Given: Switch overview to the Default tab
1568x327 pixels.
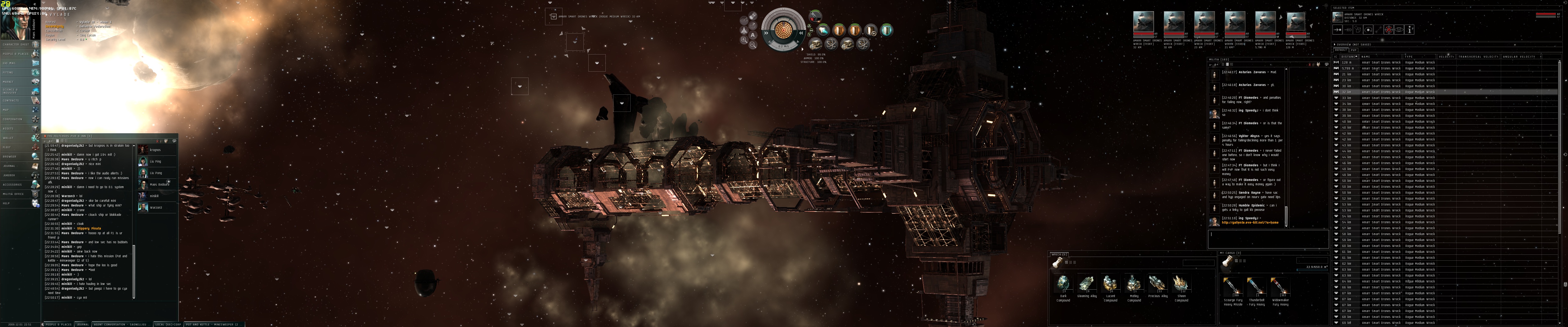Looking at the screenshot, I should 1341,50.
